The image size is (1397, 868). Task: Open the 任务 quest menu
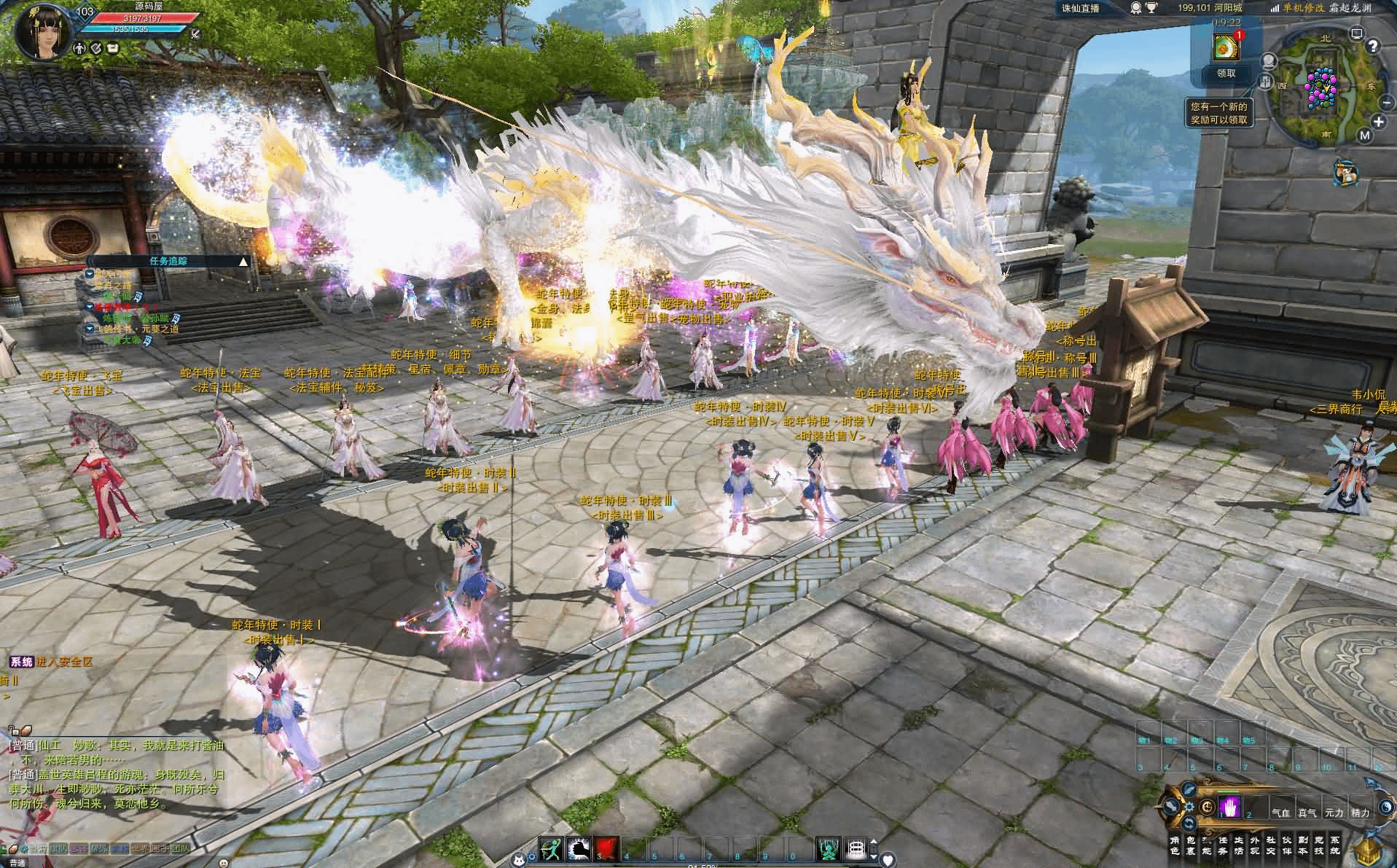point(1222,845)
